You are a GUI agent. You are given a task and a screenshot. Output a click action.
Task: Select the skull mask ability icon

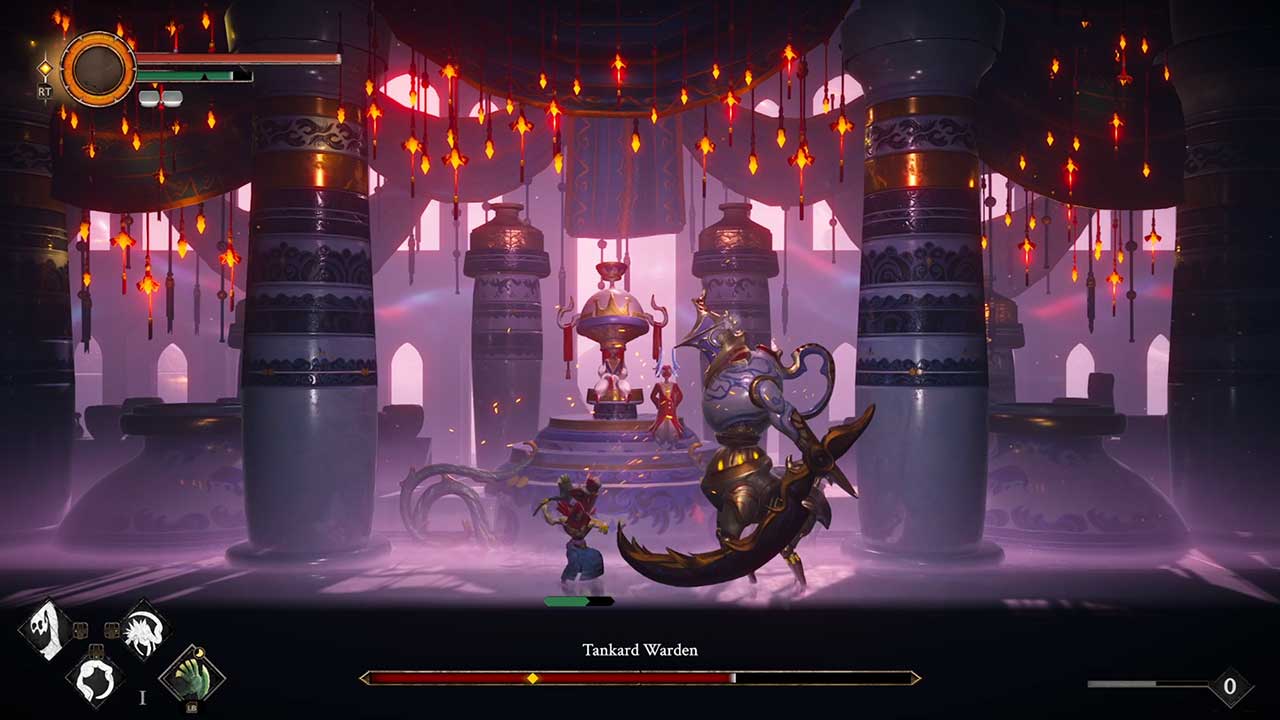[x=45, y=629]
